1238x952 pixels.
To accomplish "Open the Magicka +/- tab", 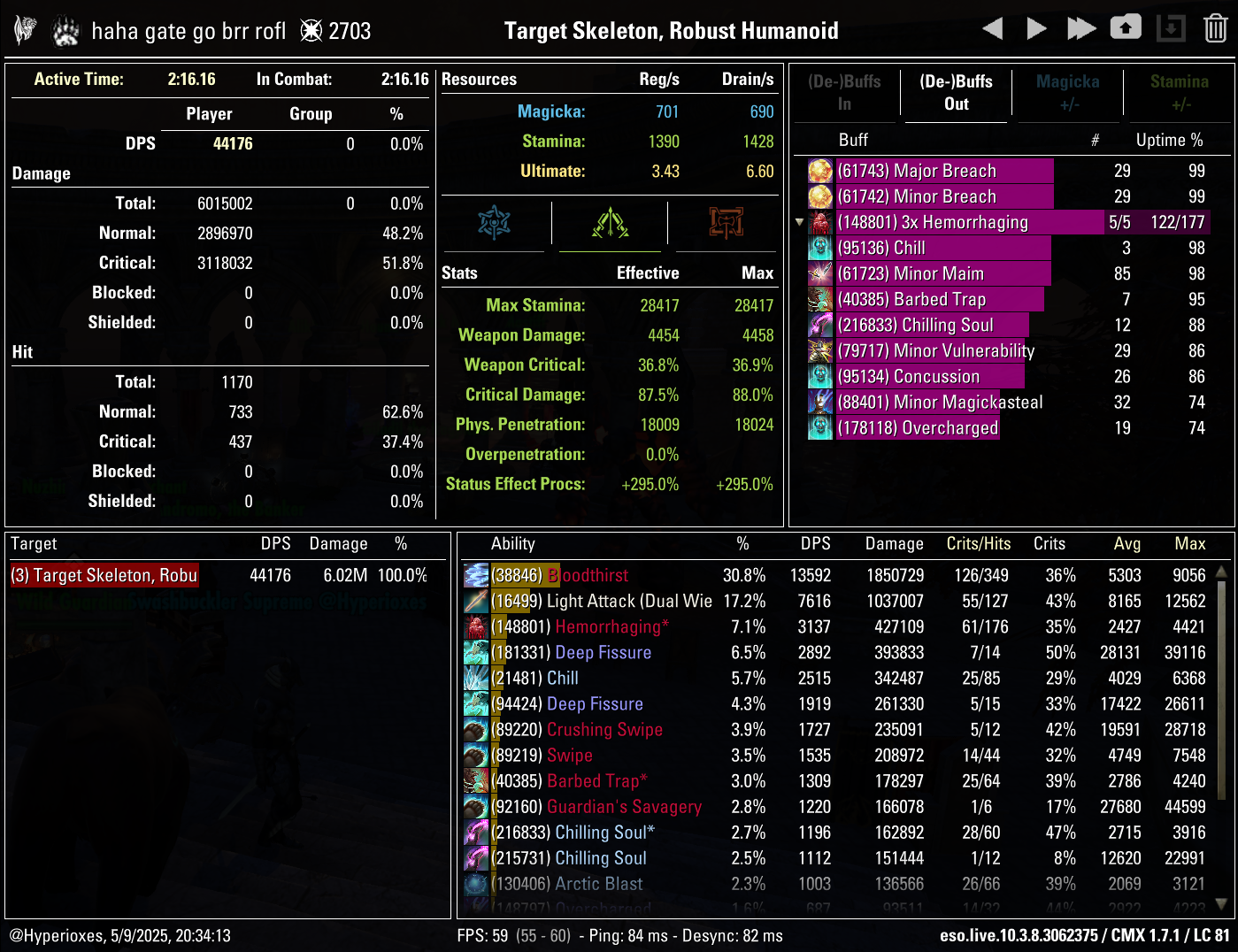I will click(1067, 93).
